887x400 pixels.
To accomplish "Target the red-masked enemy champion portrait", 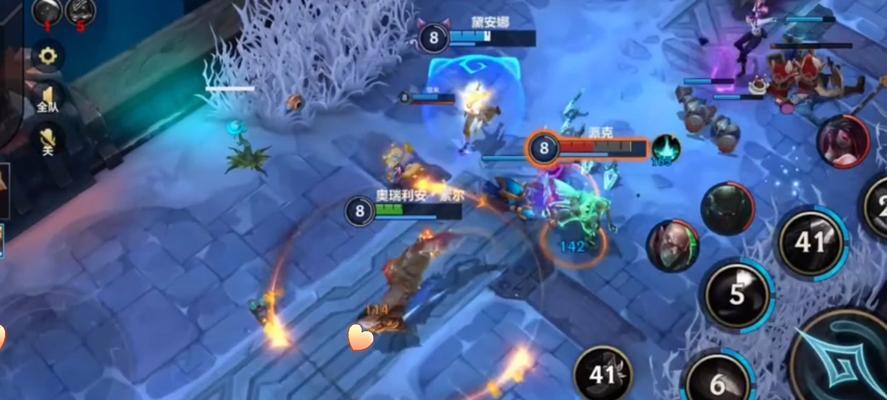I will [x=672, y=246].
